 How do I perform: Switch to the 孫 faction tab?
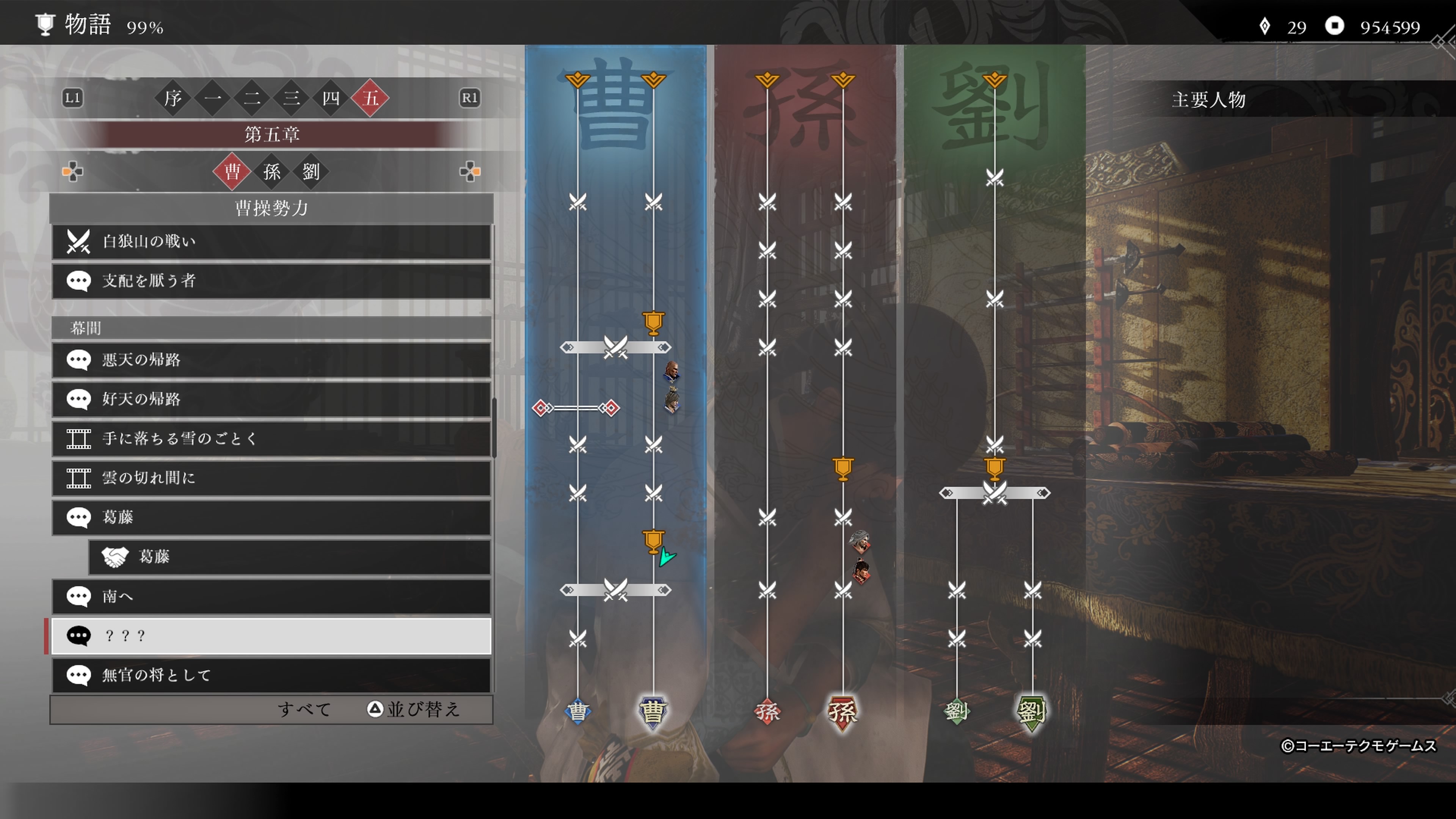coord(271,172)
